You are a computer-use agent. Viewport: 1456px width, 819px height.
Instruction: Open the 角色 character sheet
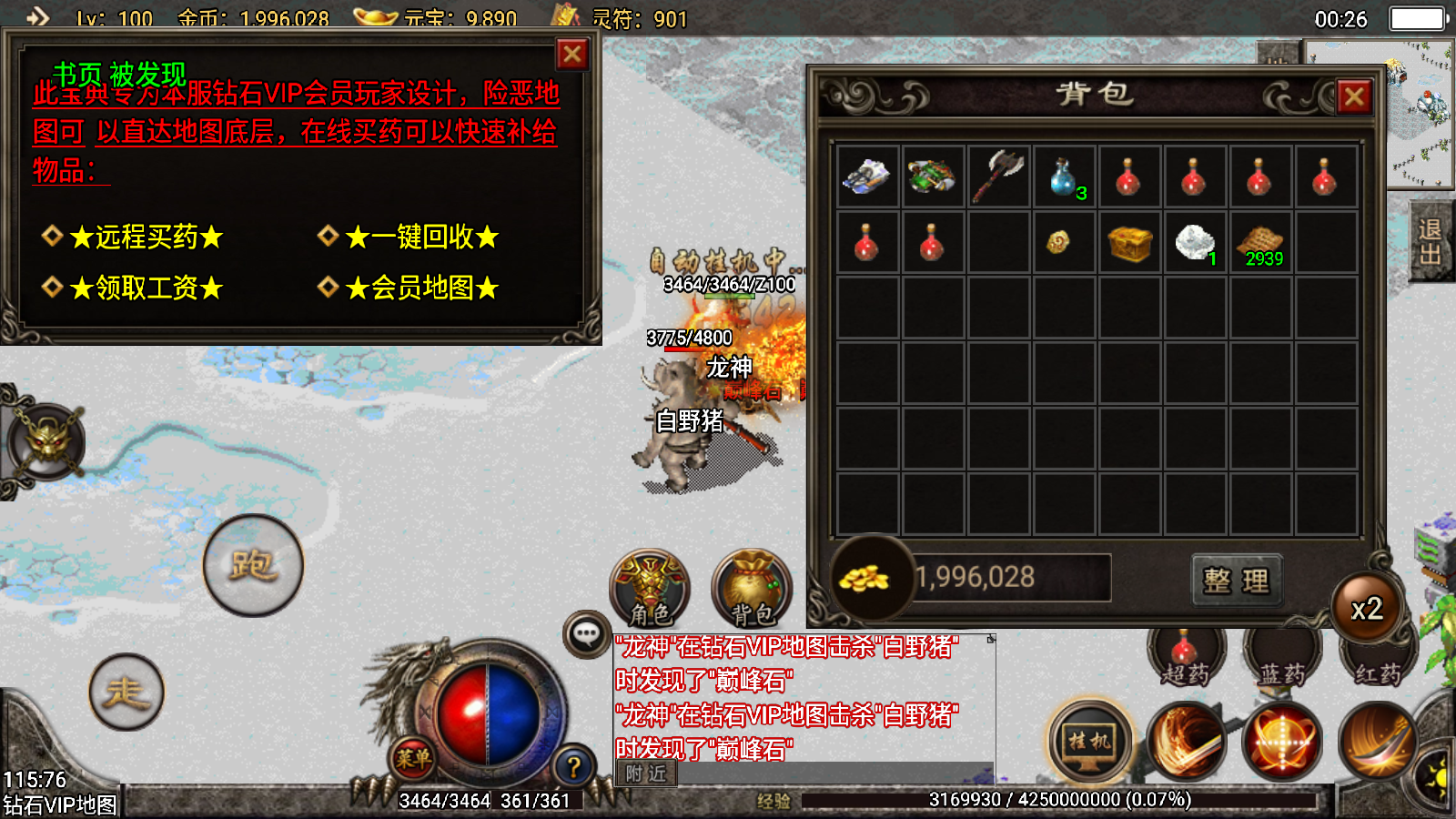(650, 589)
